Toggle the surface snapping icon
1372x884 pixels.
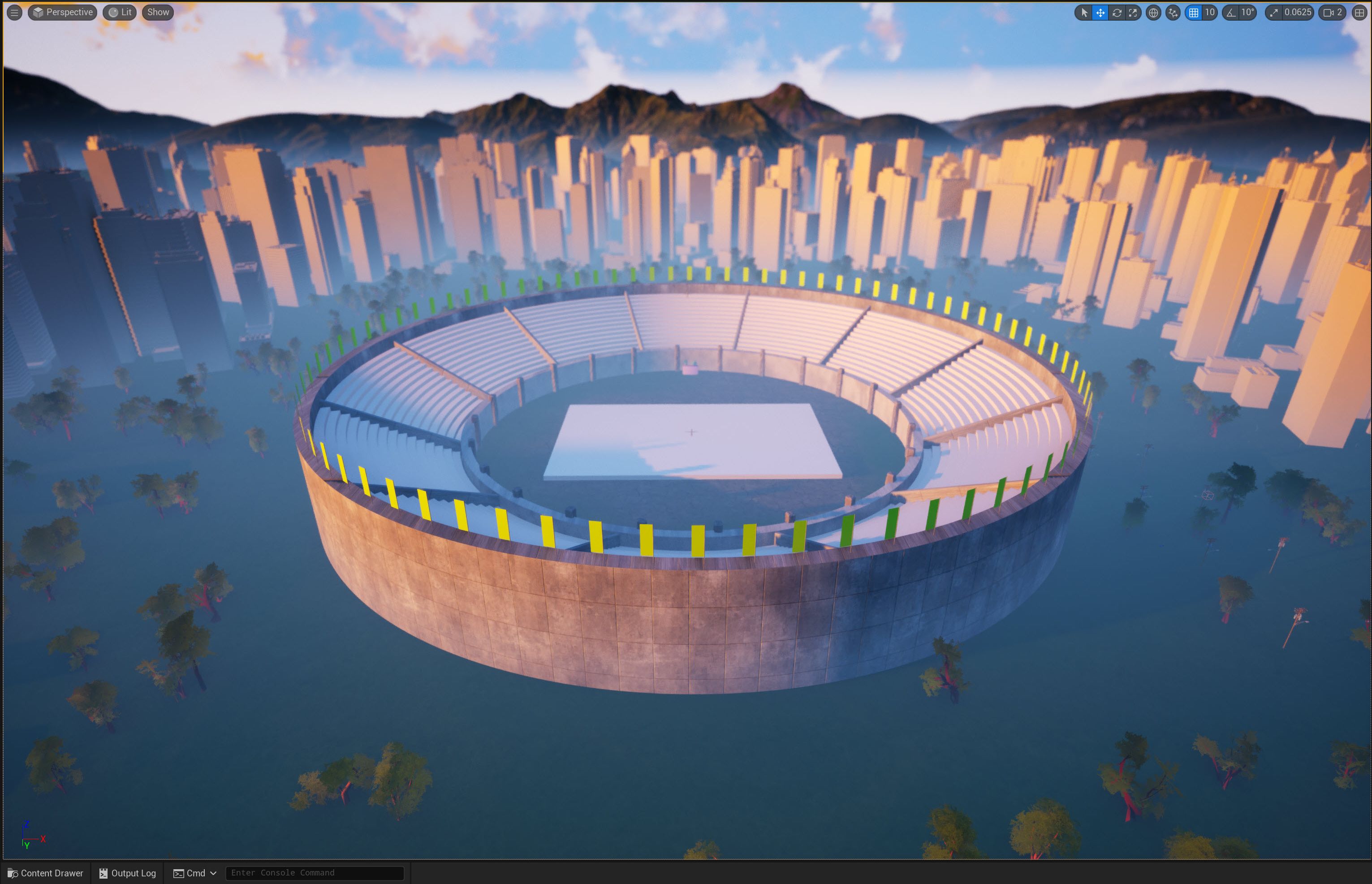tap(1173, 12)
